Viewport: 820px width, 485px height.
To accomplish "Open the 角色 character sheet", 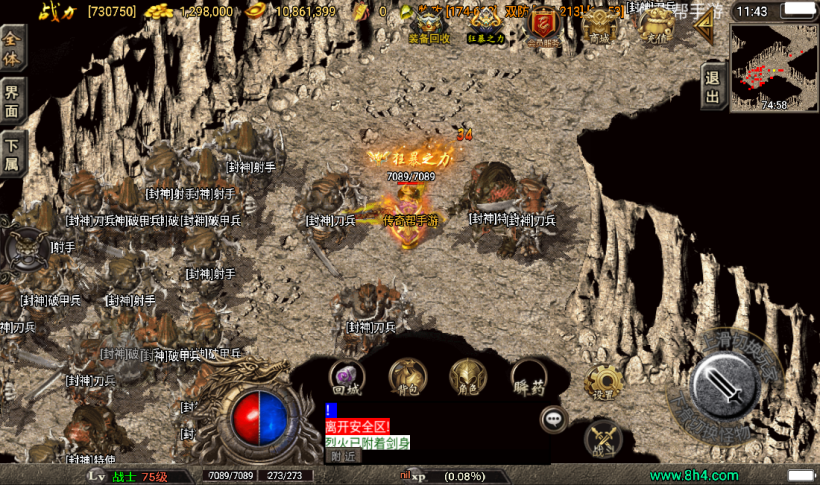I will [467, 377].
